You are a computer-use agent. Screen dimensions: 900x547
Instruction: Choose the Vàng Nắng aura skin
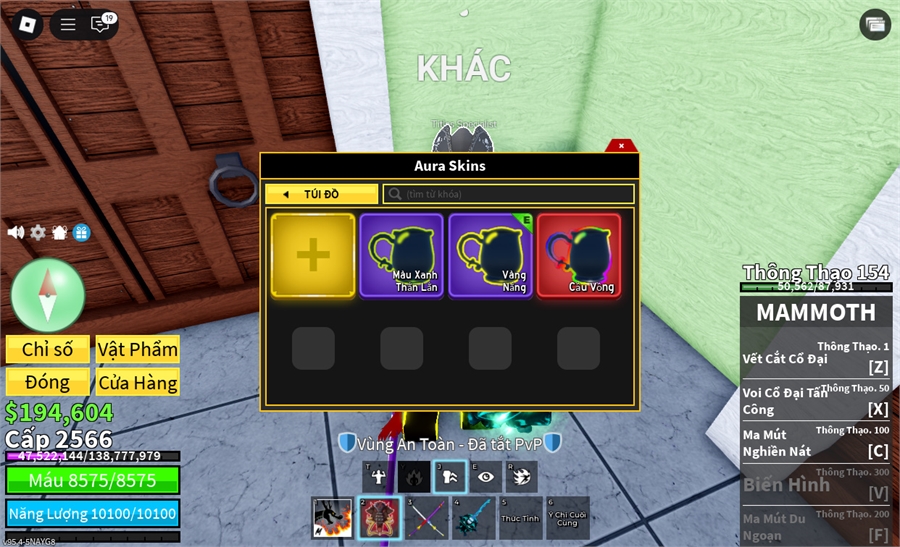click(490, 255)
